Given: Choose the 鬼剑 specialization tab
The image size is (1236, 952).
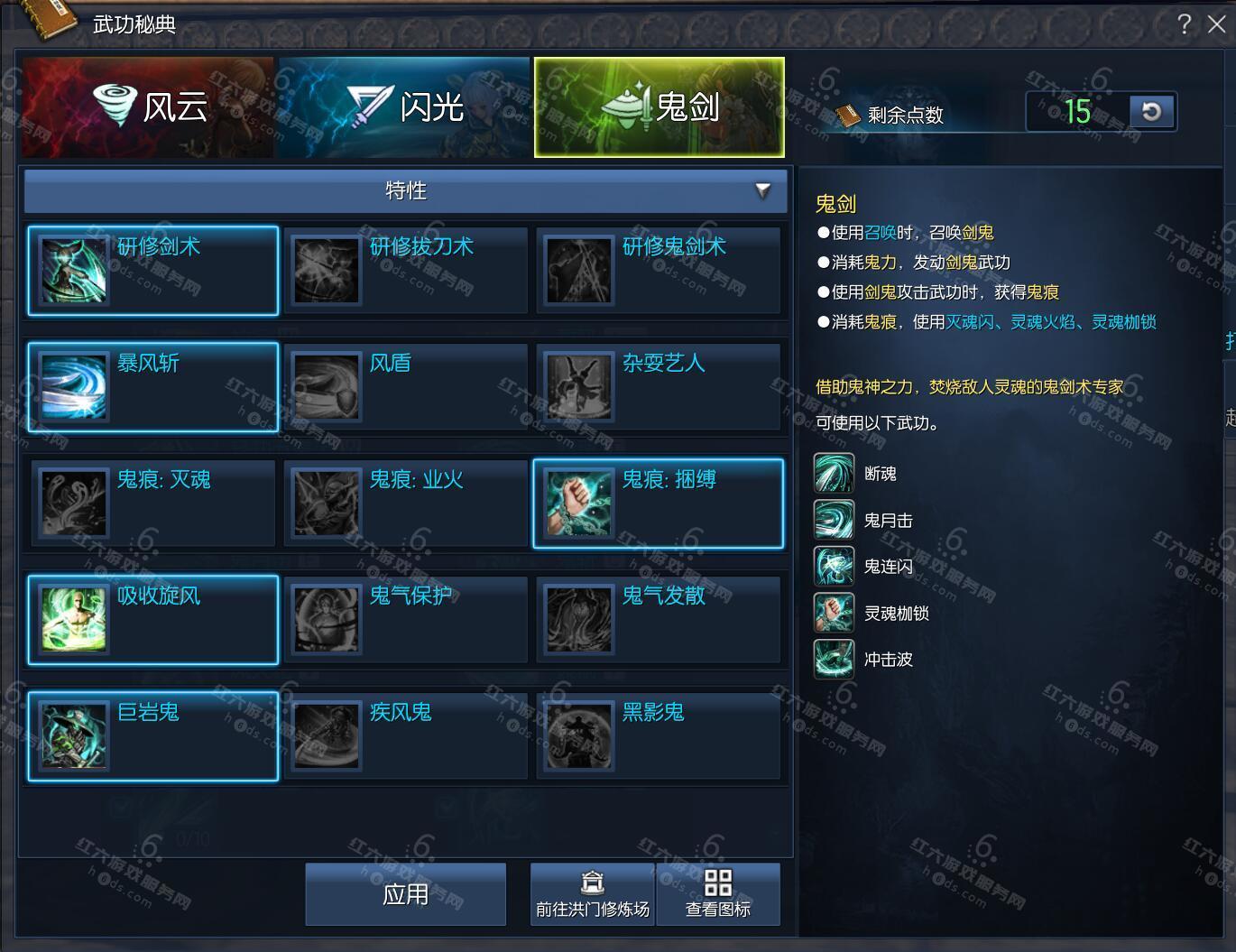Looking at the screenshot, I should pos(660,107).
